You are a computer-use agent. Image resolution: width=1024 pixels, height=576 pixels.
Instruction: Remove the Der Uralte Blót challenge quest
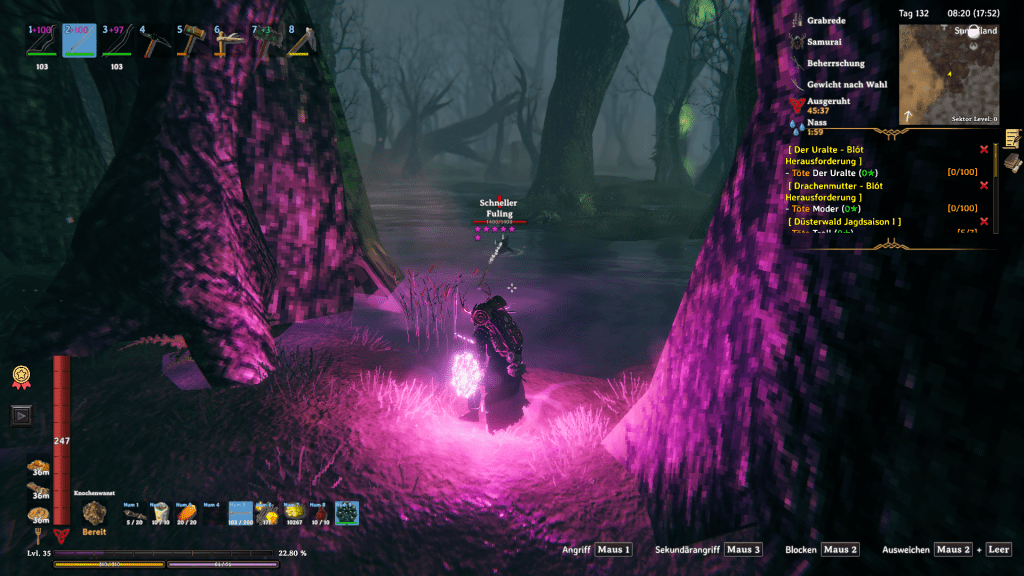(x=984, y=147)
